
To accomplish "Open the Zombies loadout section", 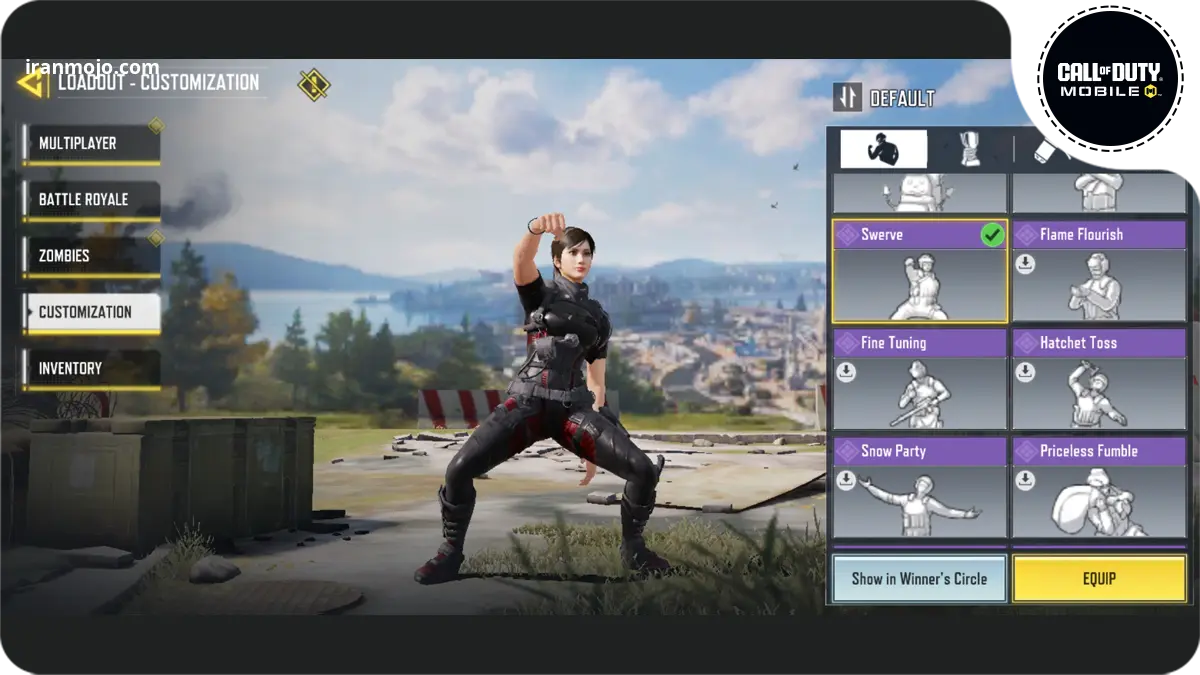I will pyautogui.click(x=91, y=256).
